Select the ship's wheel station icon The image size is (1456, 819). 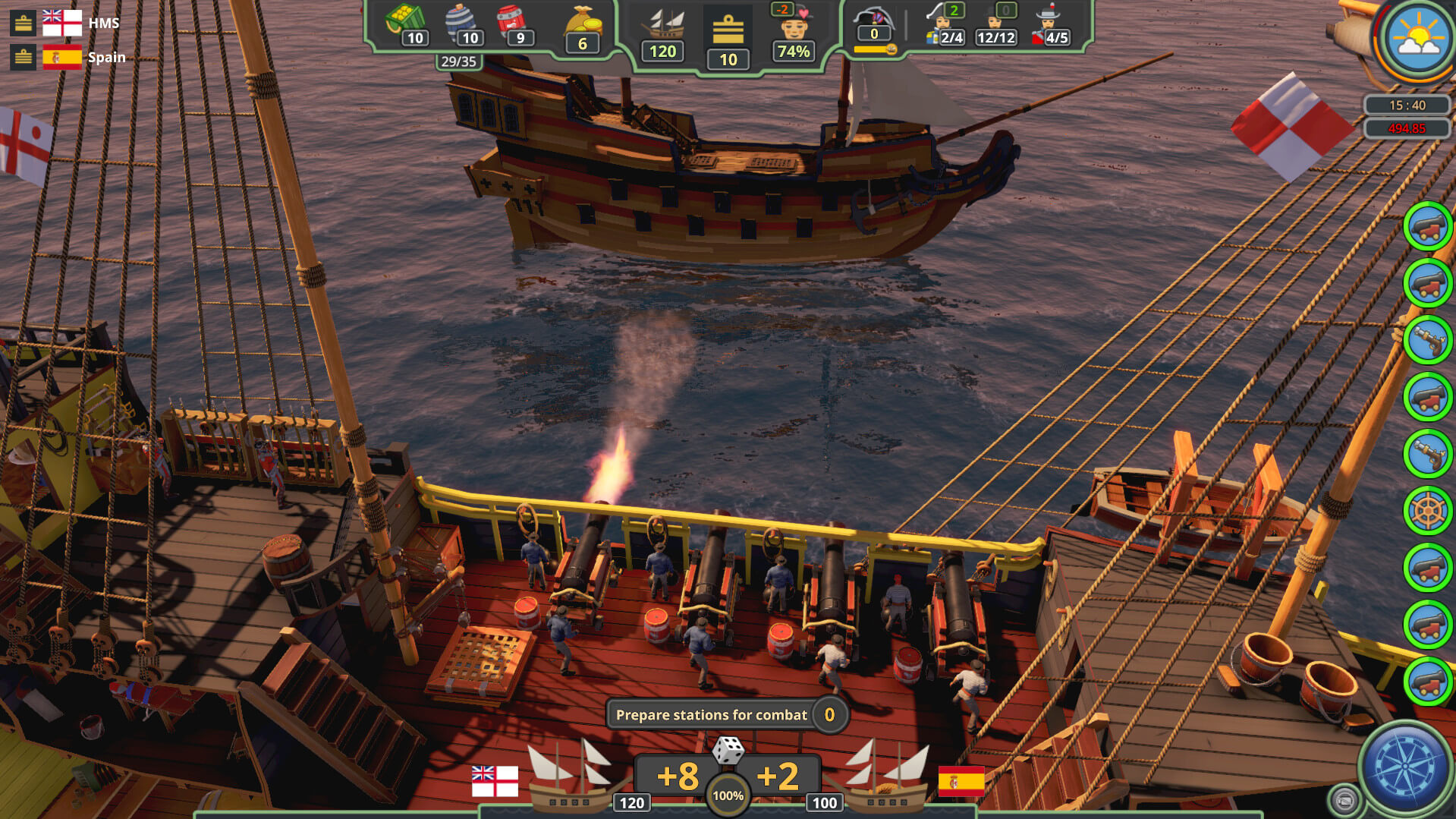pyautogui.click(x=1427, y=511)
